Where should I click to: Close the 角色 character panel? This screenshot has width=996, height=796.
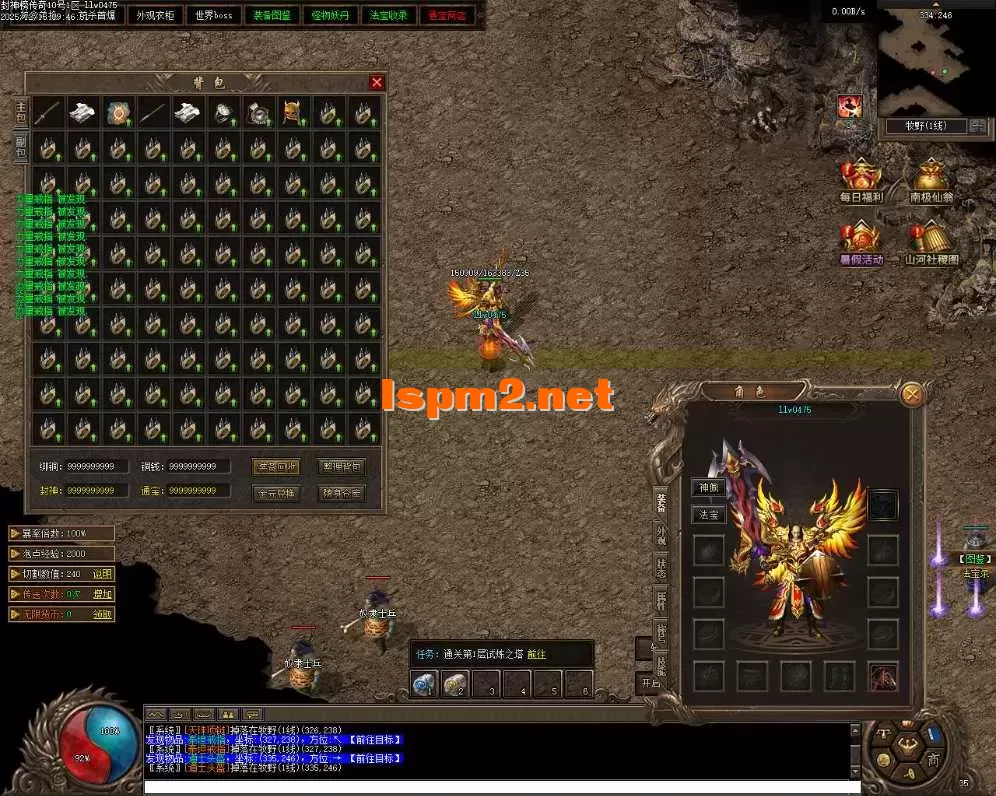tap(911, 394)
